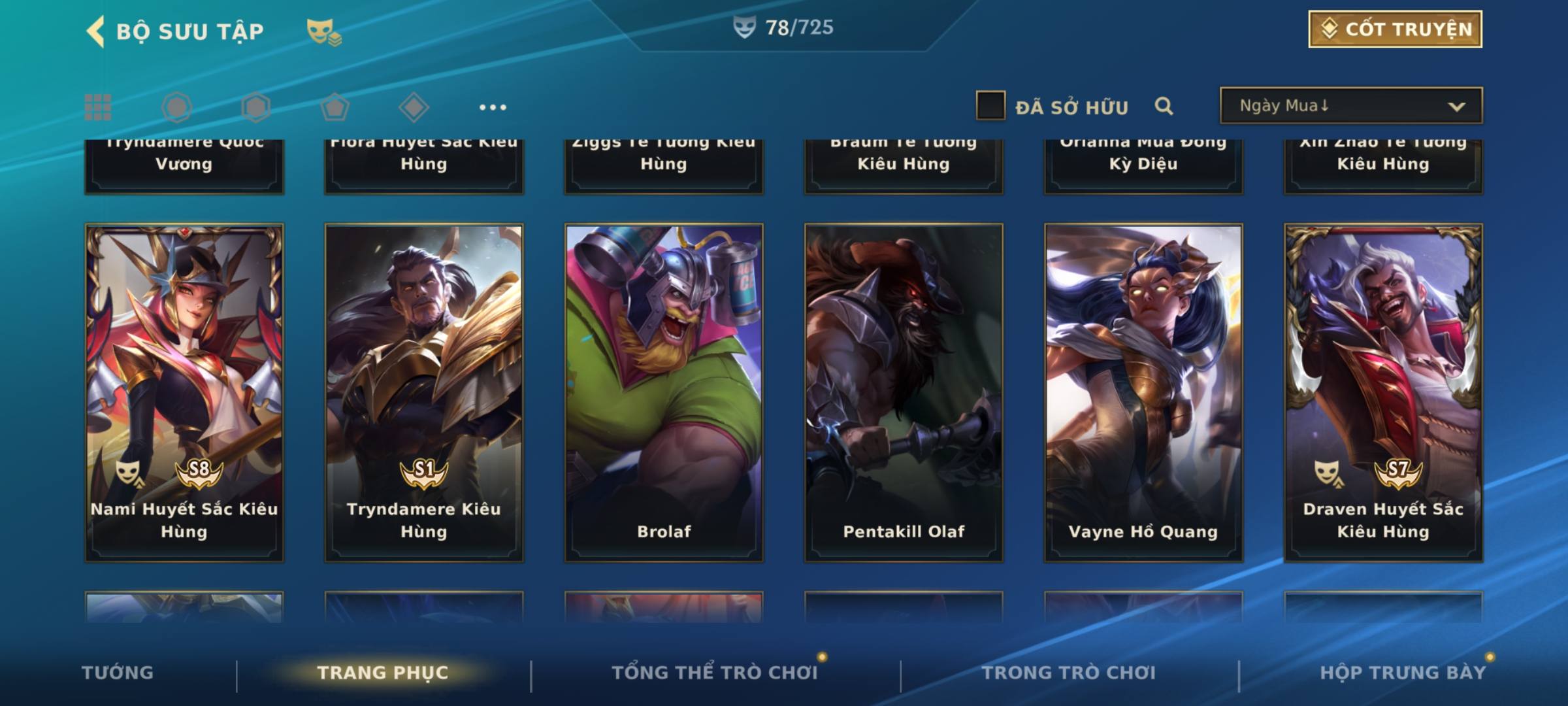This screenshot has width=1568, height=706.
Task: Tick the Đã Sở Hữu checkbox
Action: click(990, 106)
